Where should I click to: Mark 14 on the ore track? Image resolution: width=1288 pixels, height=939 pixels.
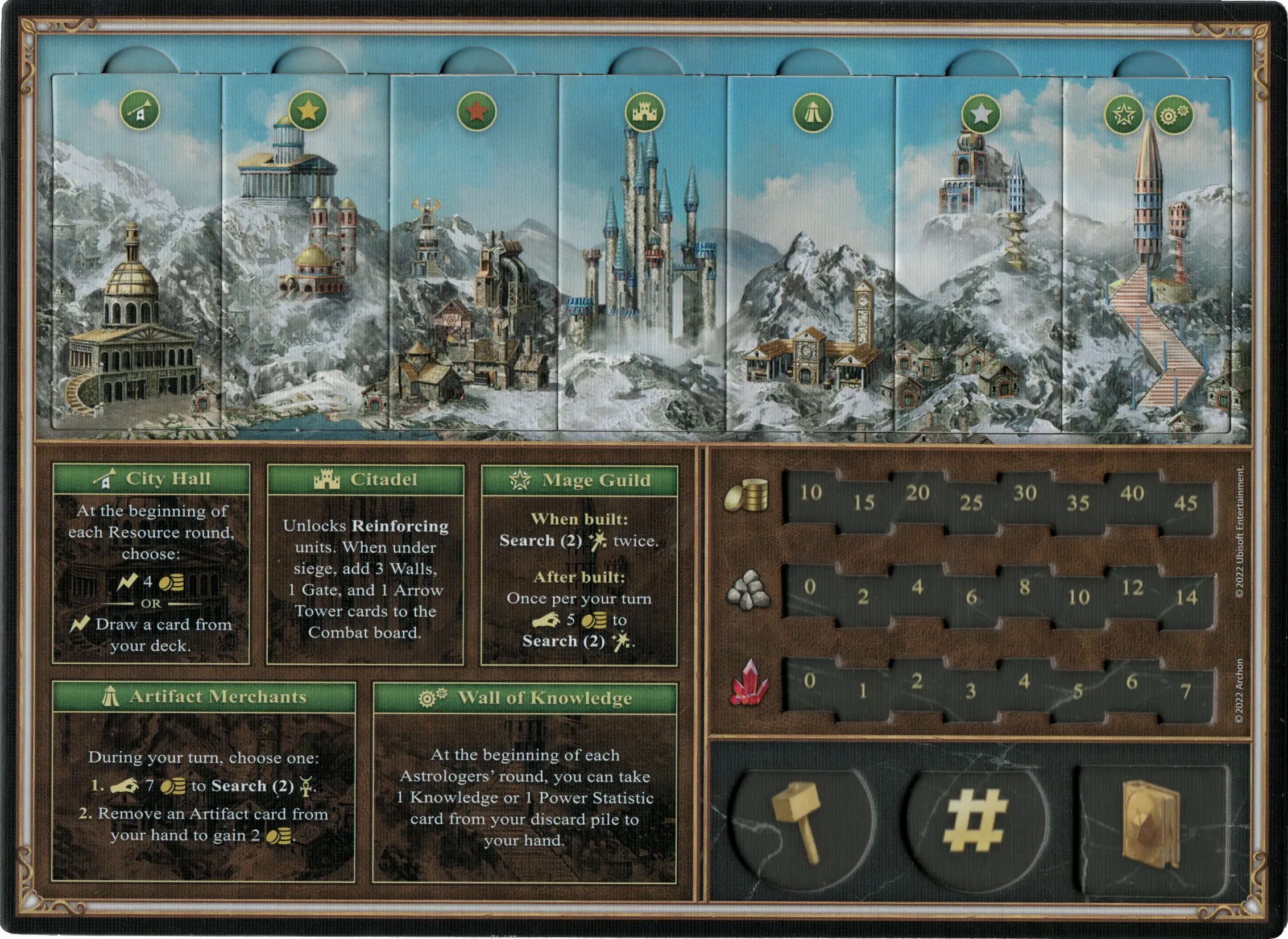click(x=1186, y=598)
